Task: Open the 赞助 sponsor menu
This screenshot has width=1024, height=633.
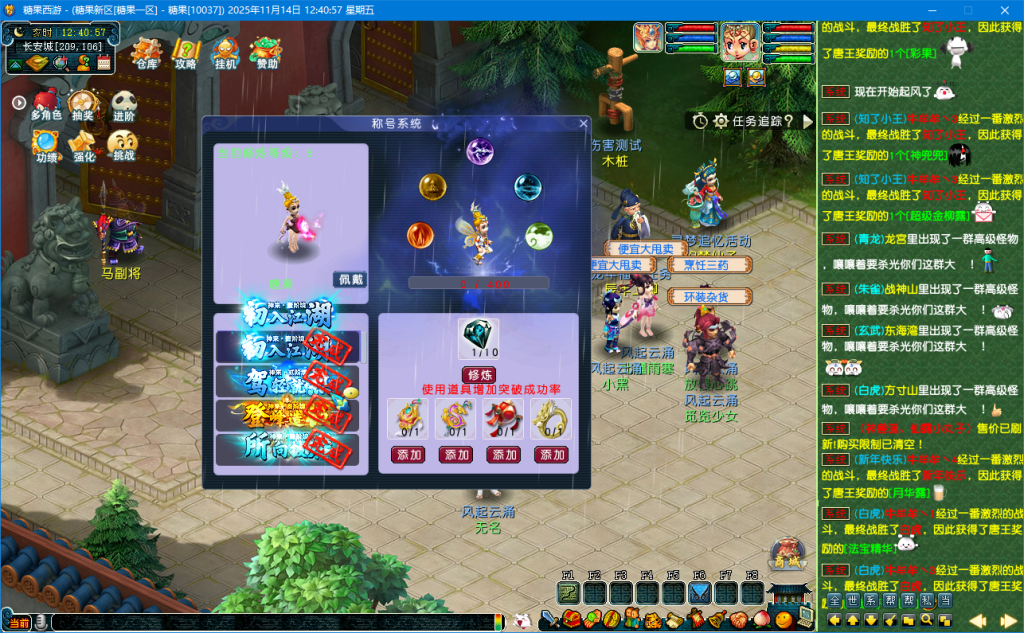Action: pyautogui.click(x=266, y=53)
